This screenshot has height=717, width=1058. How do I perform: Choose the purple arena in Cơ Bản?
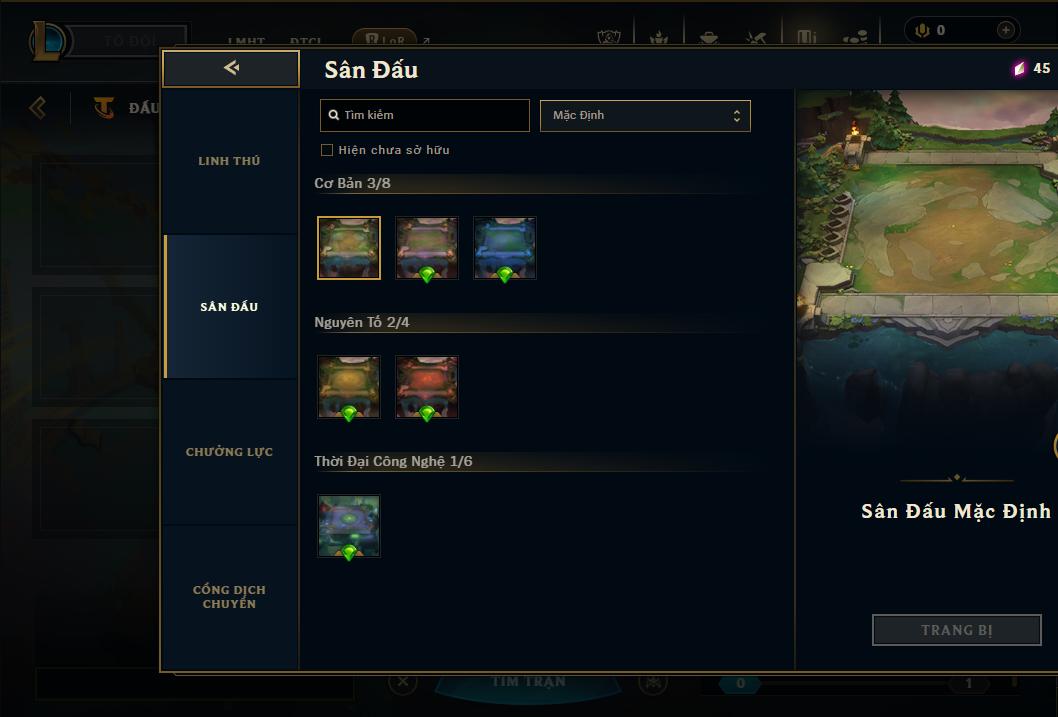tap(427, 247)
